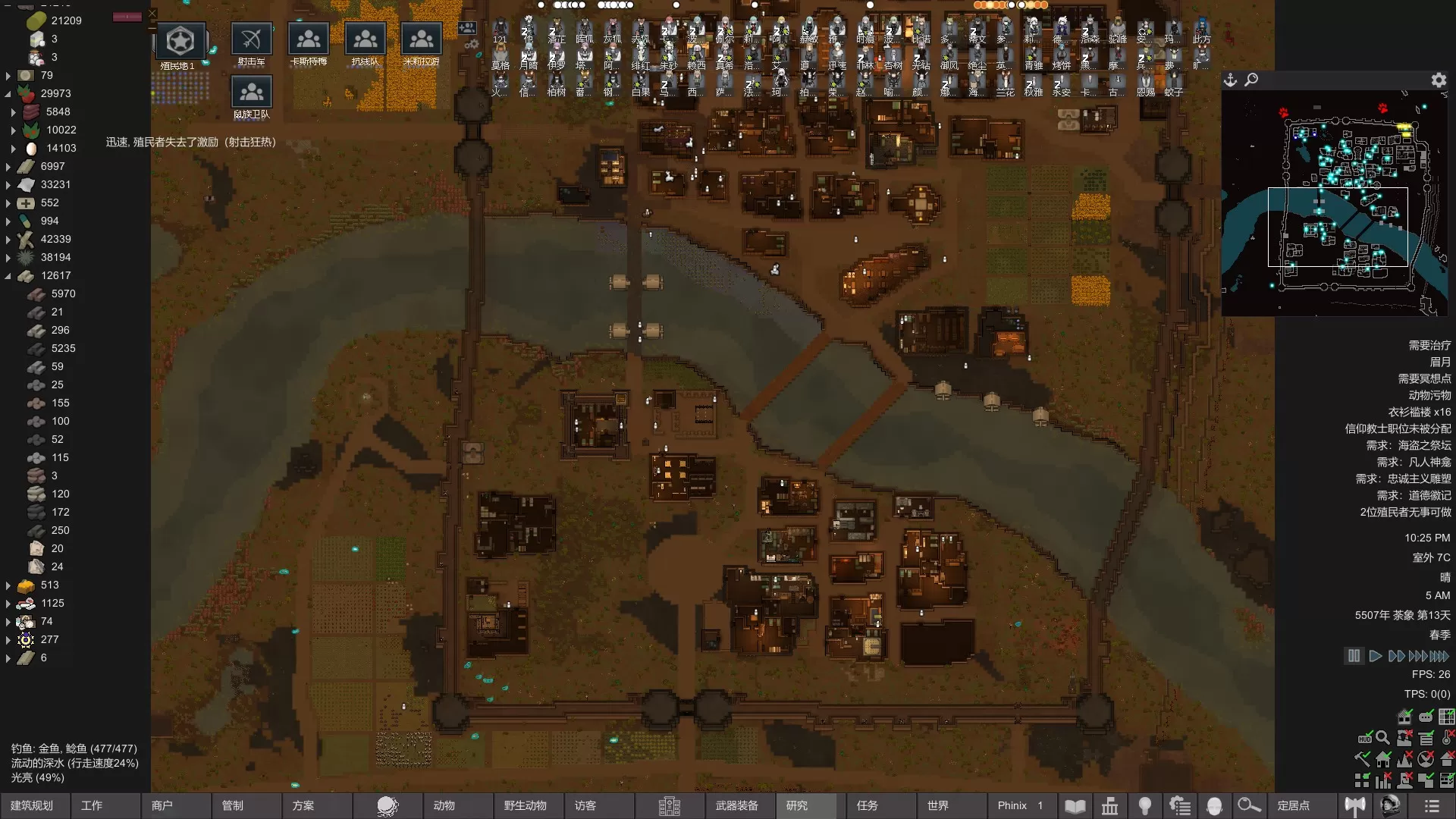Click the 衣衫褴褛 x16 alert
This screenshot has height=819, width=1456.
(x=1419, y=412)
